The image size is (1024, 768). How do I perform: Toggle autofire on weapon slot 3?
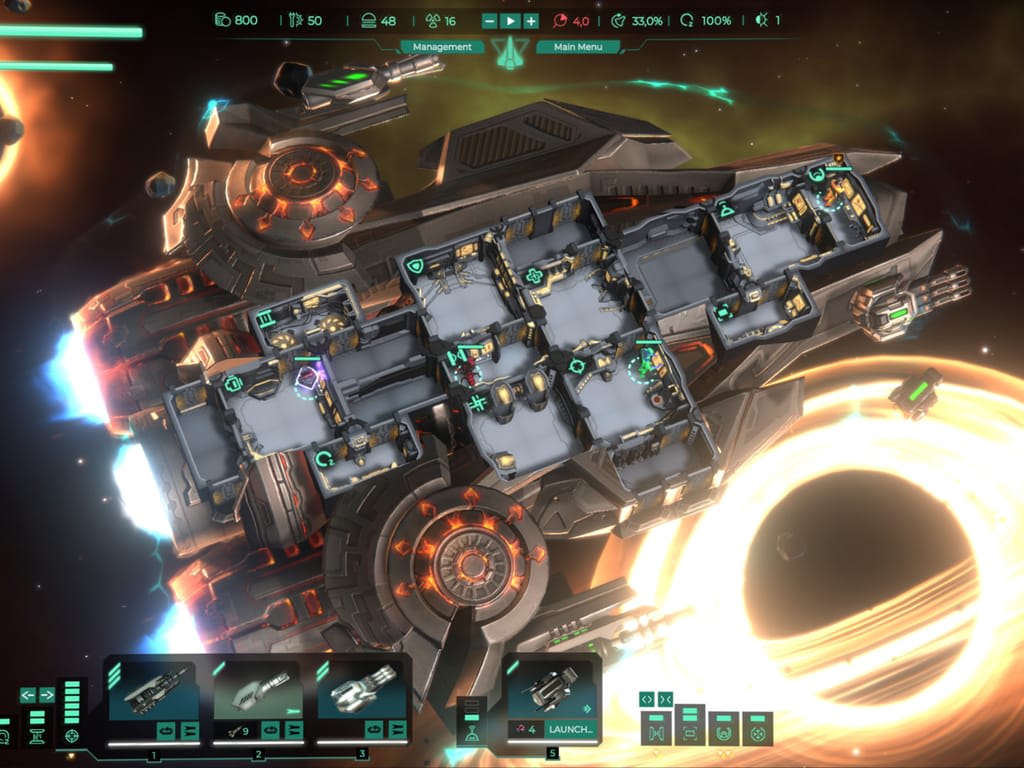373,730
